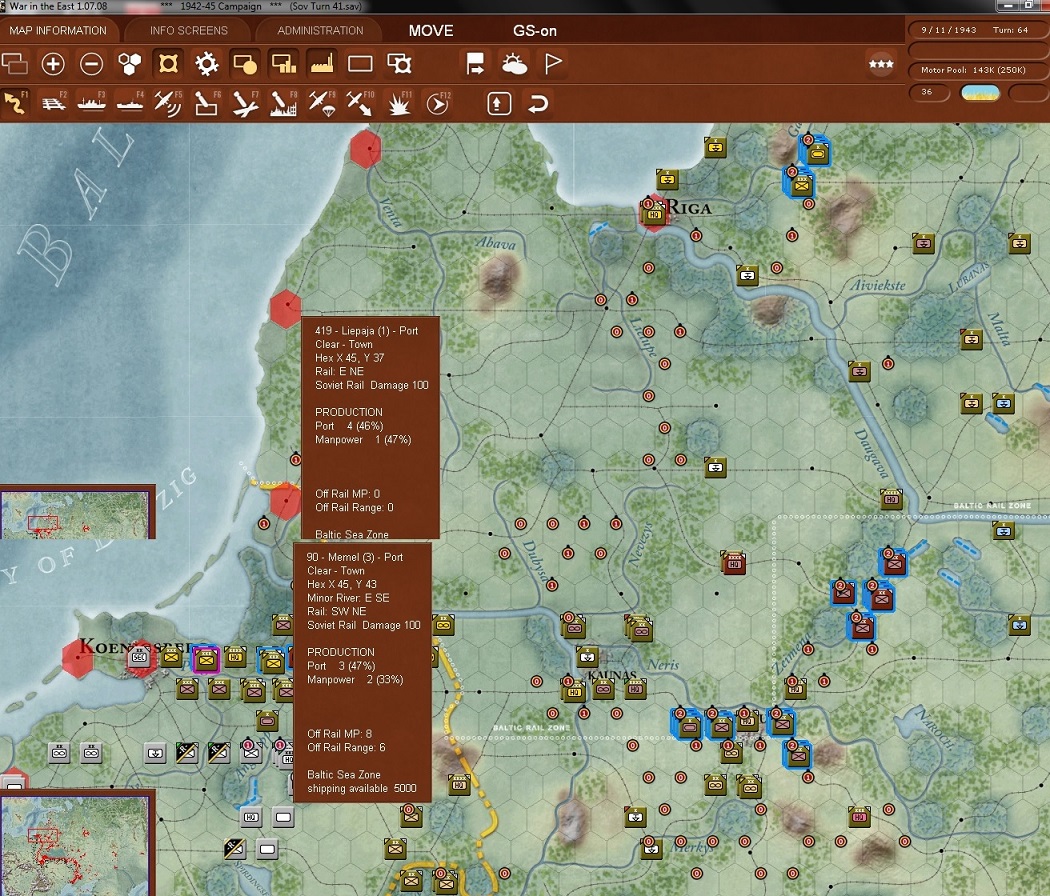The width and height of the screenshot is (1050, 896).
Task: Click the explosion icon button (F11)
Action: click(x=399, y=103)
